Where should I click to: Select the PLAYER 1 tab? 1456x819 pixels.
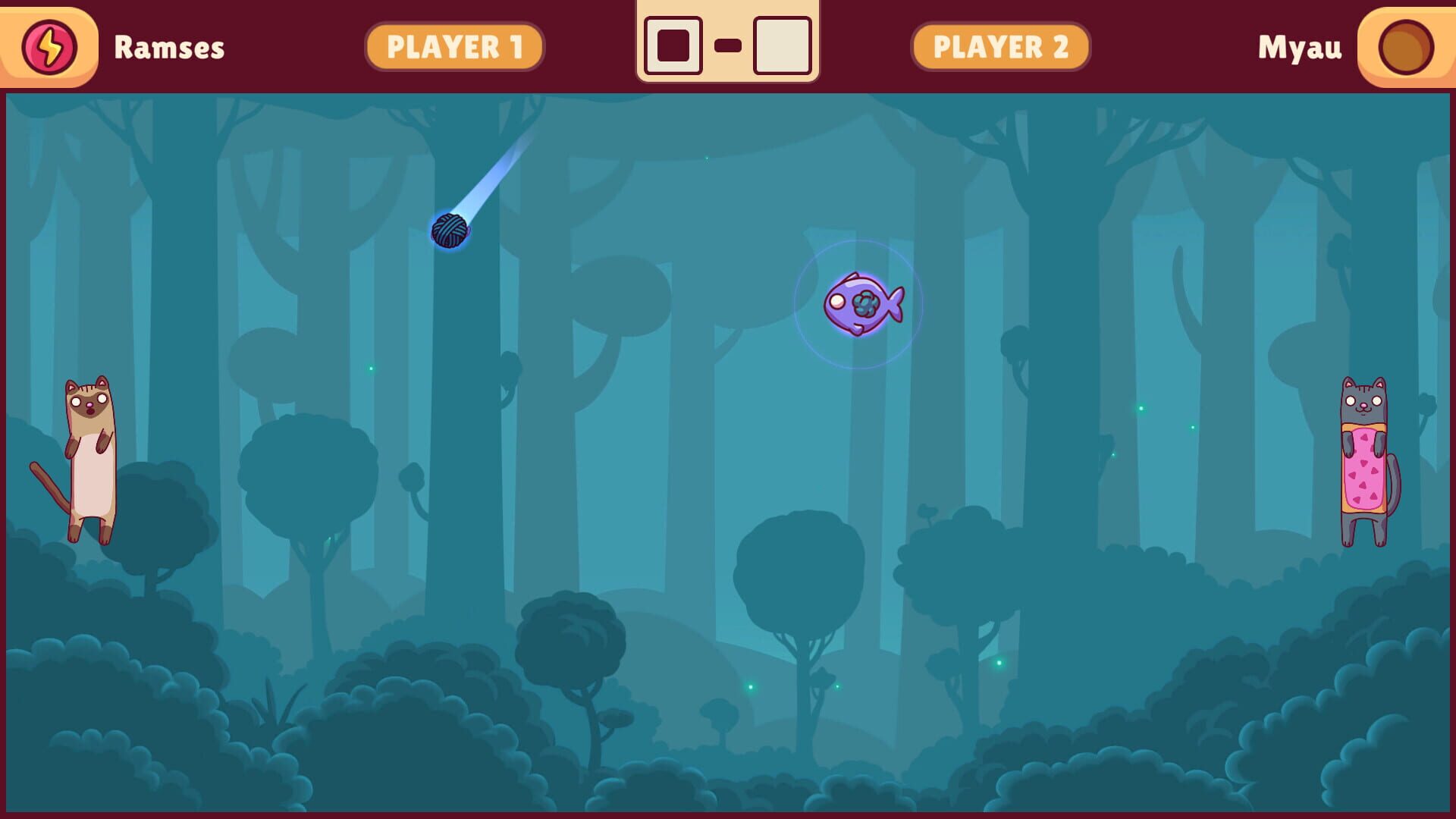point(455,45)
